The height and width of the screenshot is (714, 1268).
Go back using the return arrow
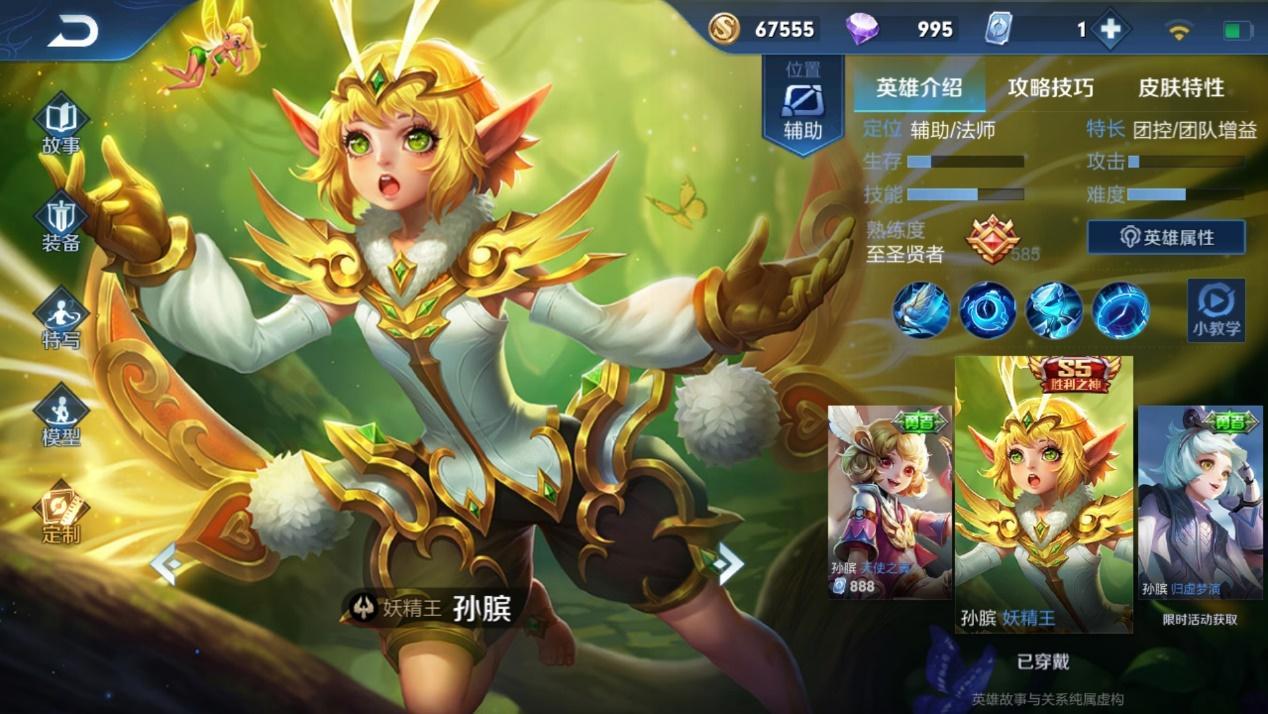click(72, 31)
